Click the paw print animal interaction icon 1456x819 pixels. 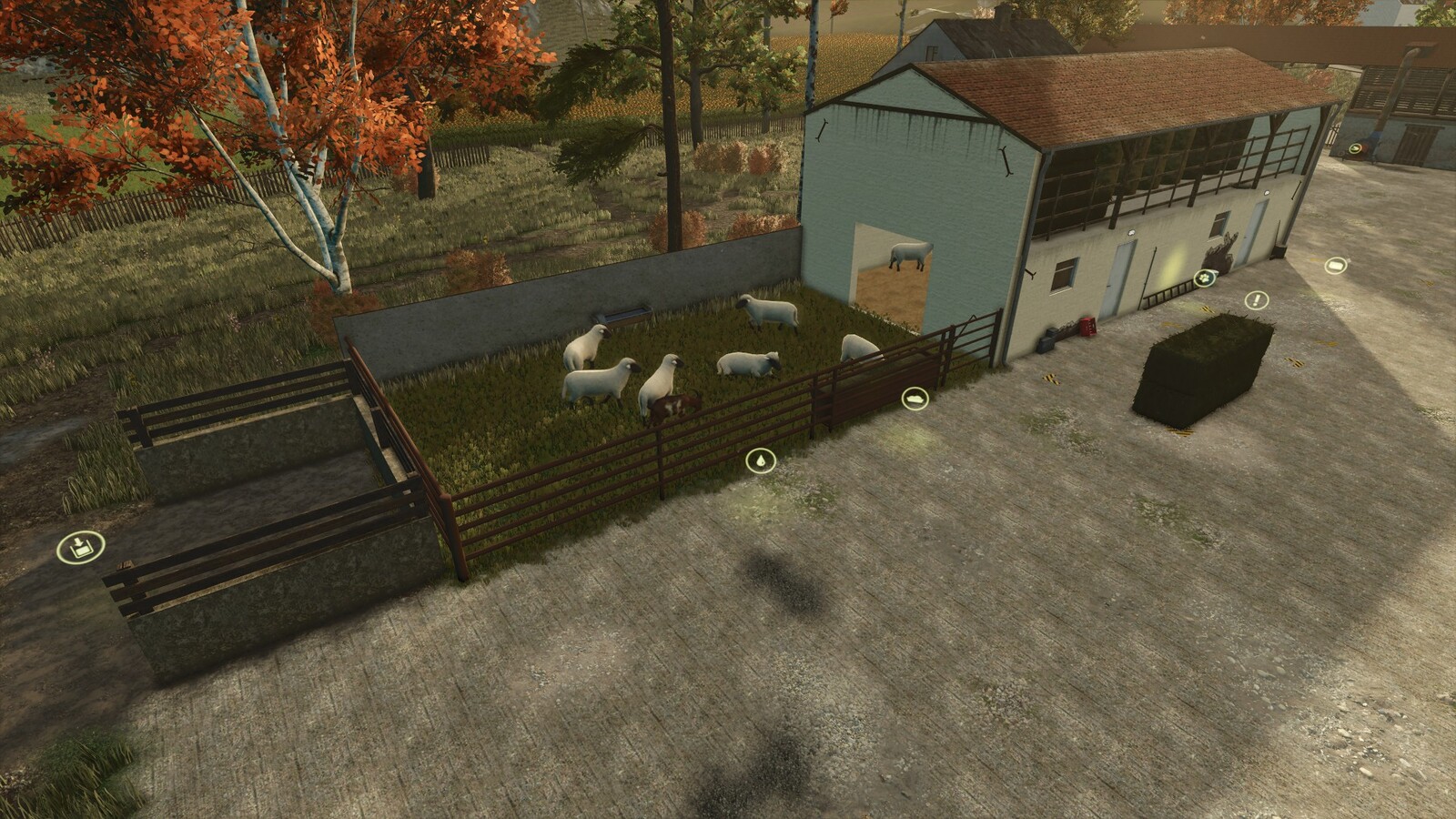tap(1206, 278)
